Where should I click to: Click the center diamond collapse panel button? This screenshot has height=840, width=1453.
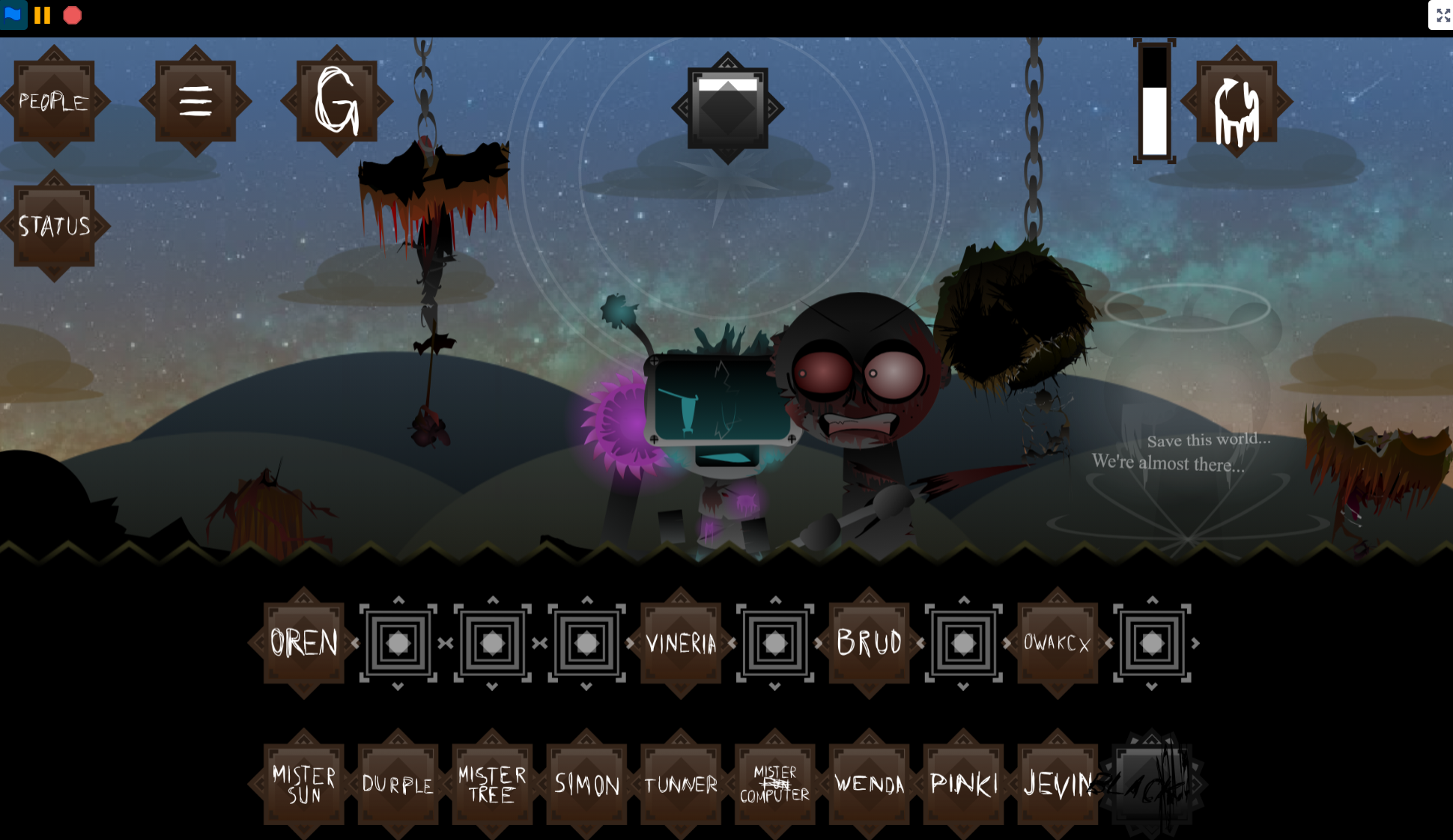pos(727,109)
